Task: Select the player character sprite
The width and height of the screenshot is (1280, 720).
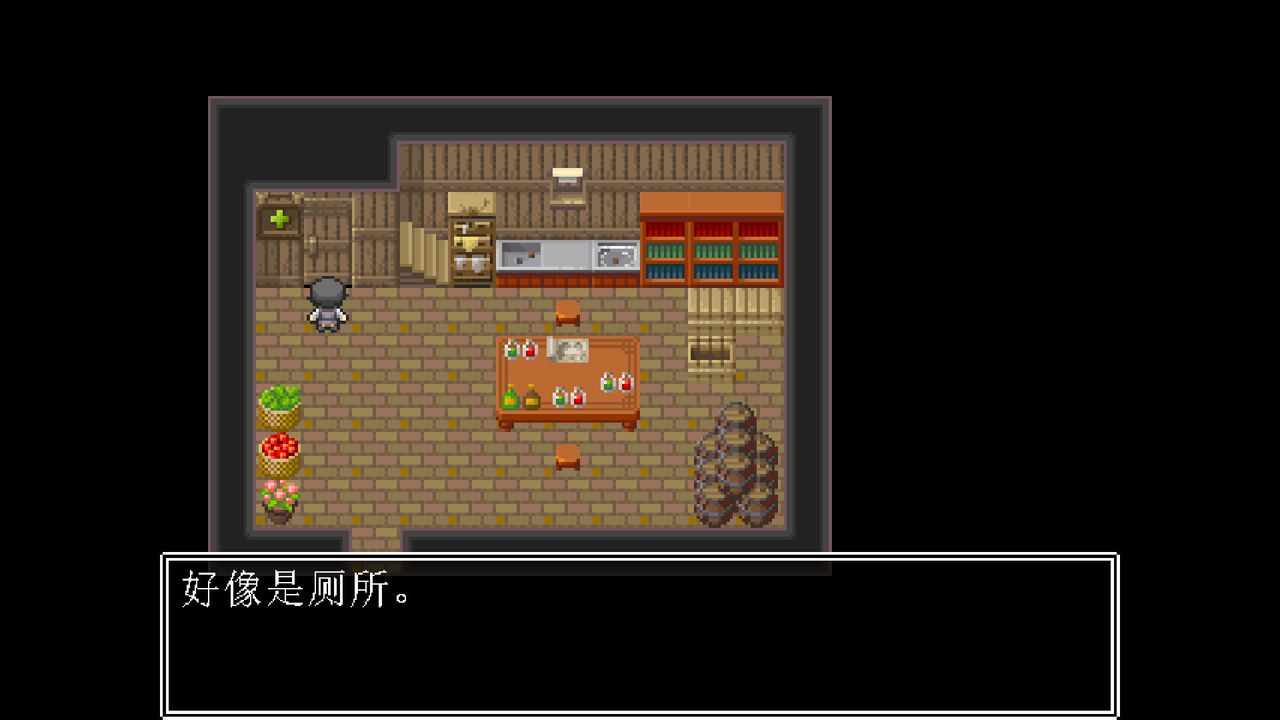Action: click(x=327, y=305)
